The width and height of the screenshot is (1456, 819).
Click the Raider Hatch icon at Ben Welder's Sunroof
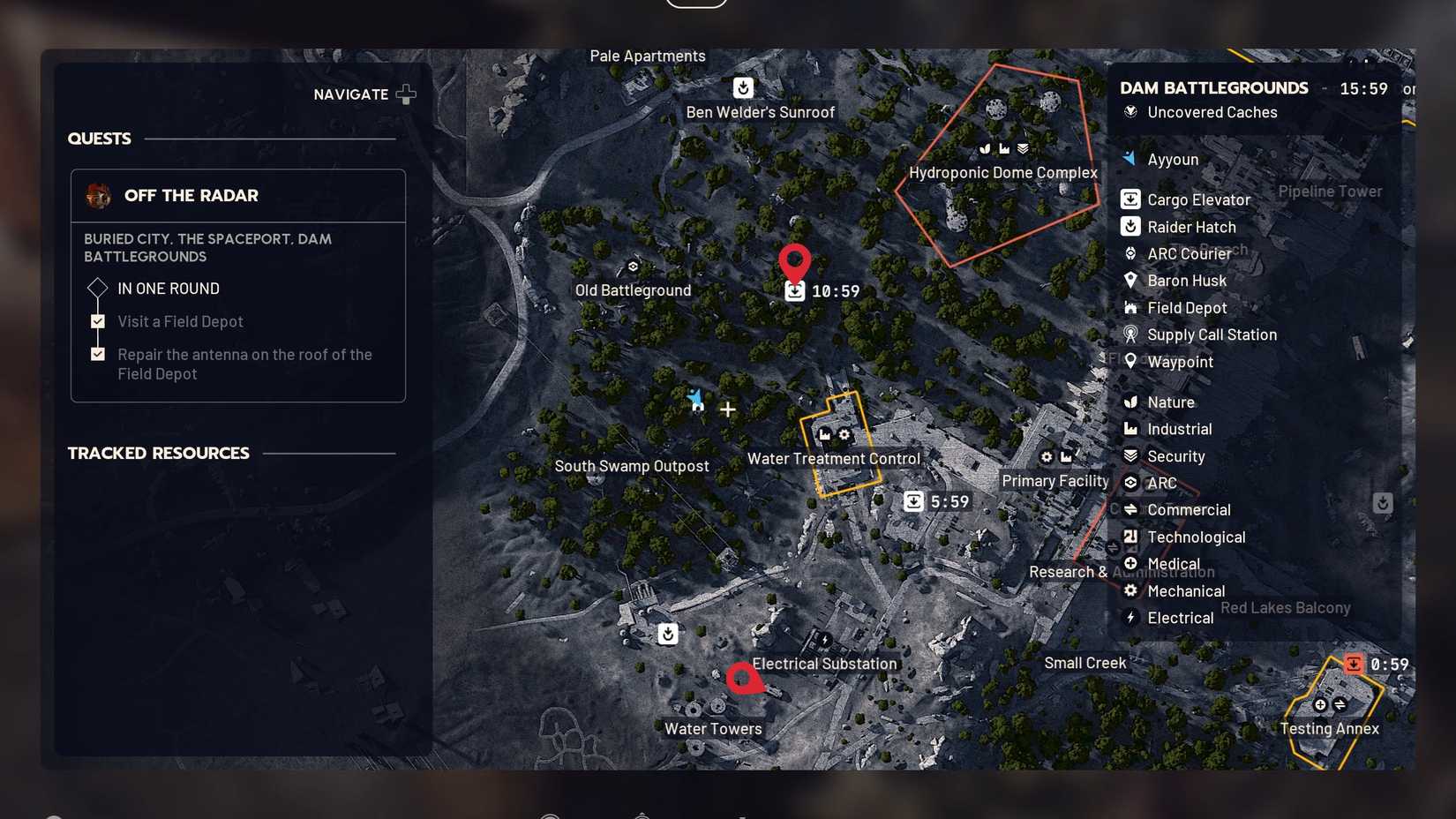tap(743, 88)
